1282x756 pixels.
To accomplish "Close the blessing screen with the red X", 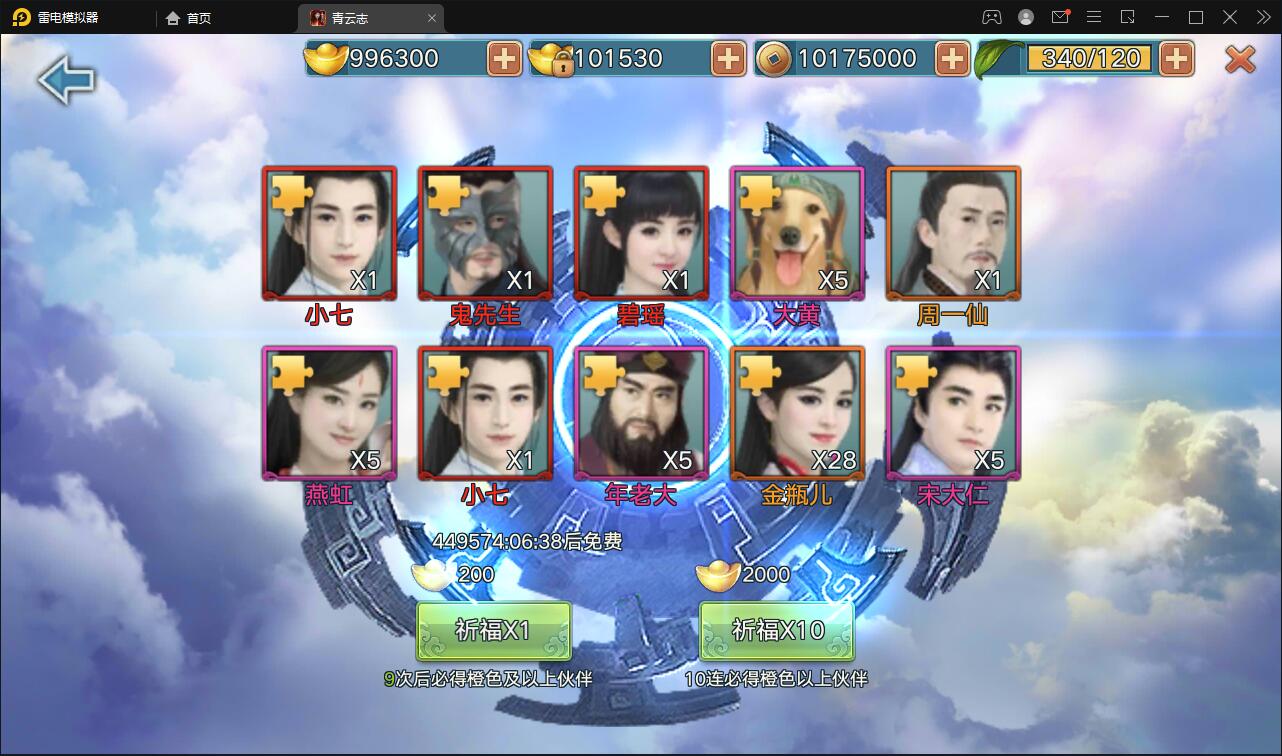I will click(x=1240, y=59).
